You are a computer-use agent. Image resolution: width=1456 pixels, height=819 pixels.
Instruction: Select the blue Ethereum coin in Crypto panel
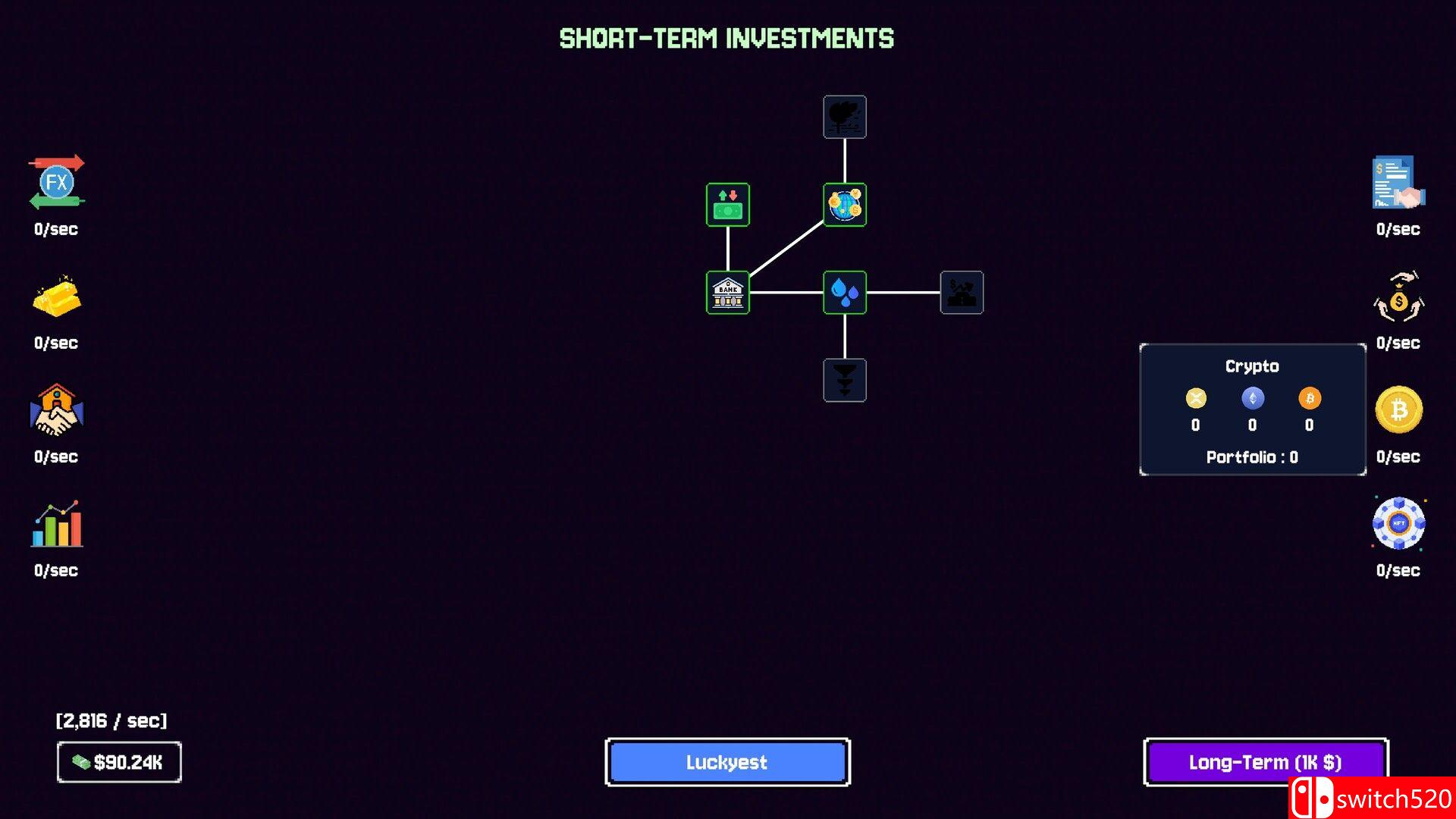tap(1253, 398)
